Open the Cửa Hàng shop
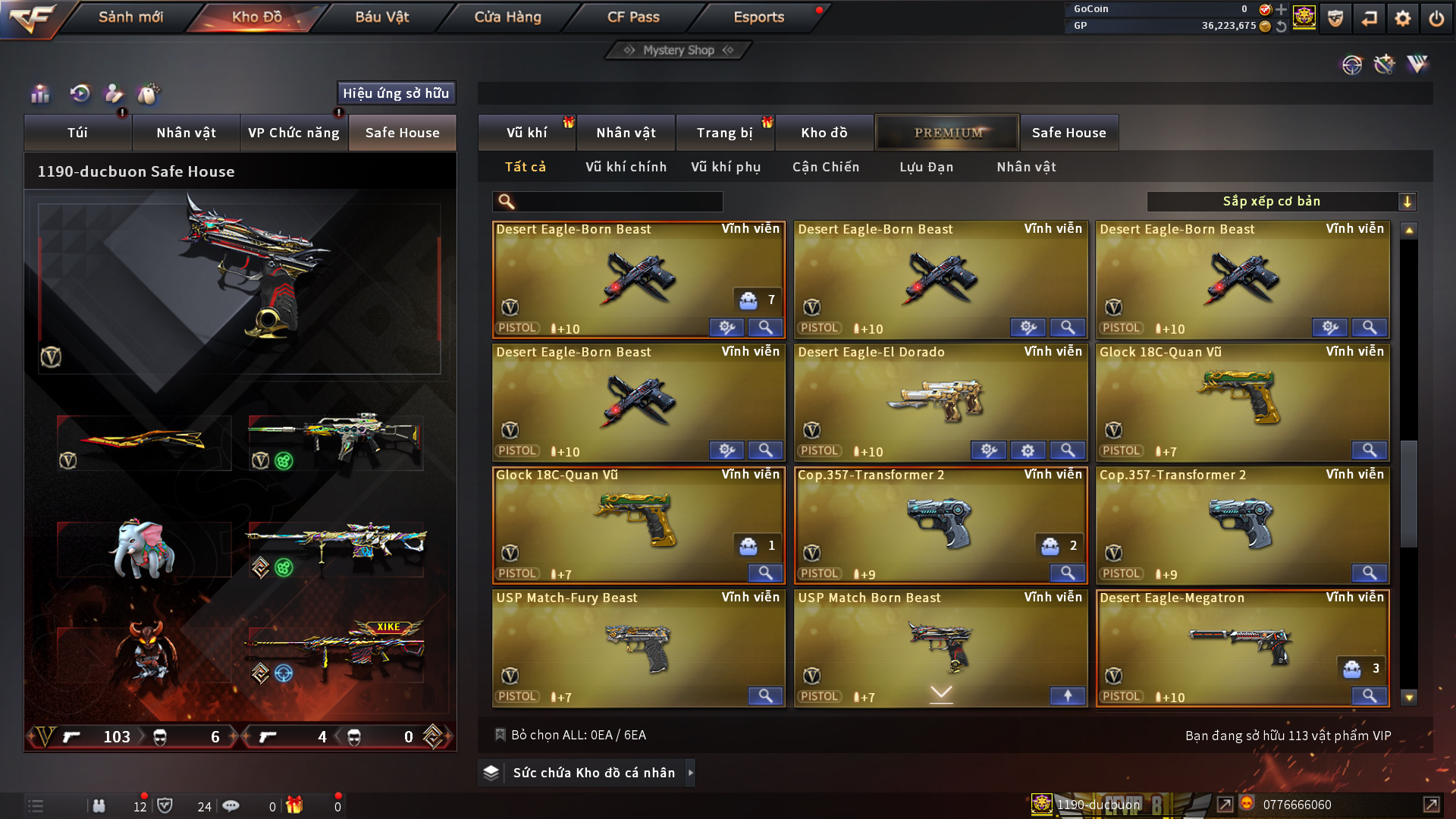 (507, 17)
